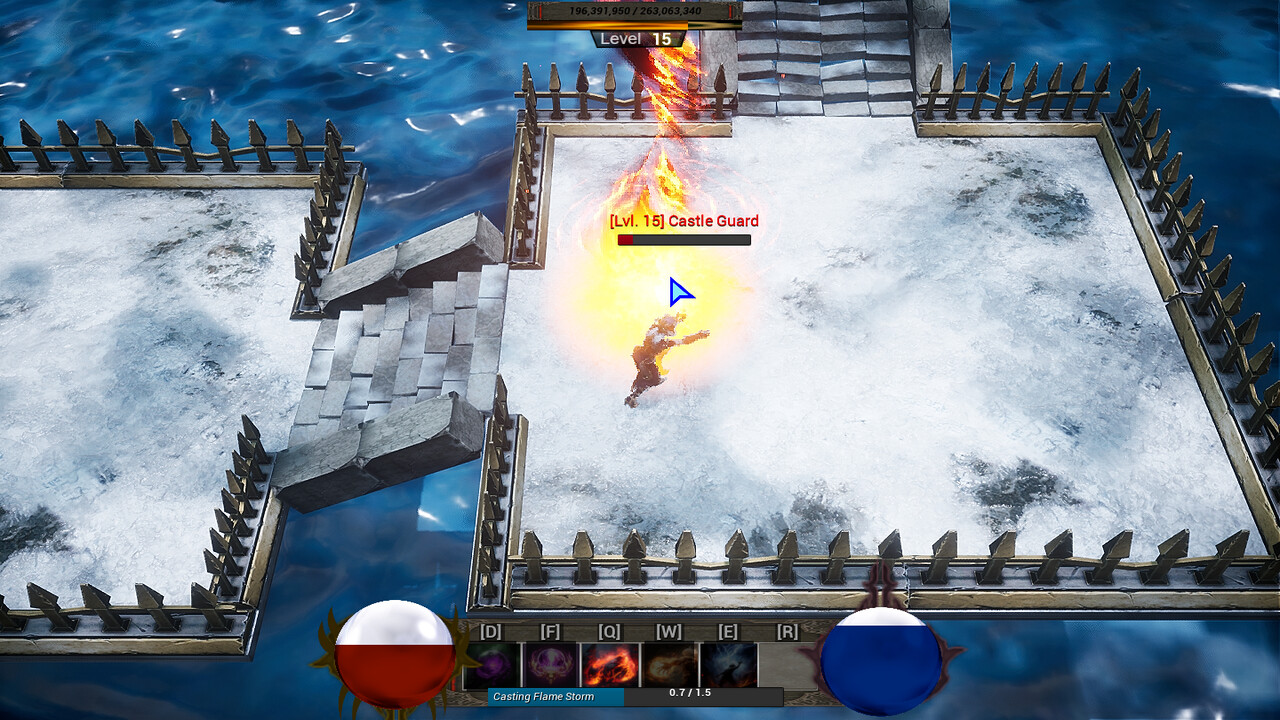1280x720 pixels.
Task: Cast the bright flame ability on Q
Action: click(x=610, y=664)
